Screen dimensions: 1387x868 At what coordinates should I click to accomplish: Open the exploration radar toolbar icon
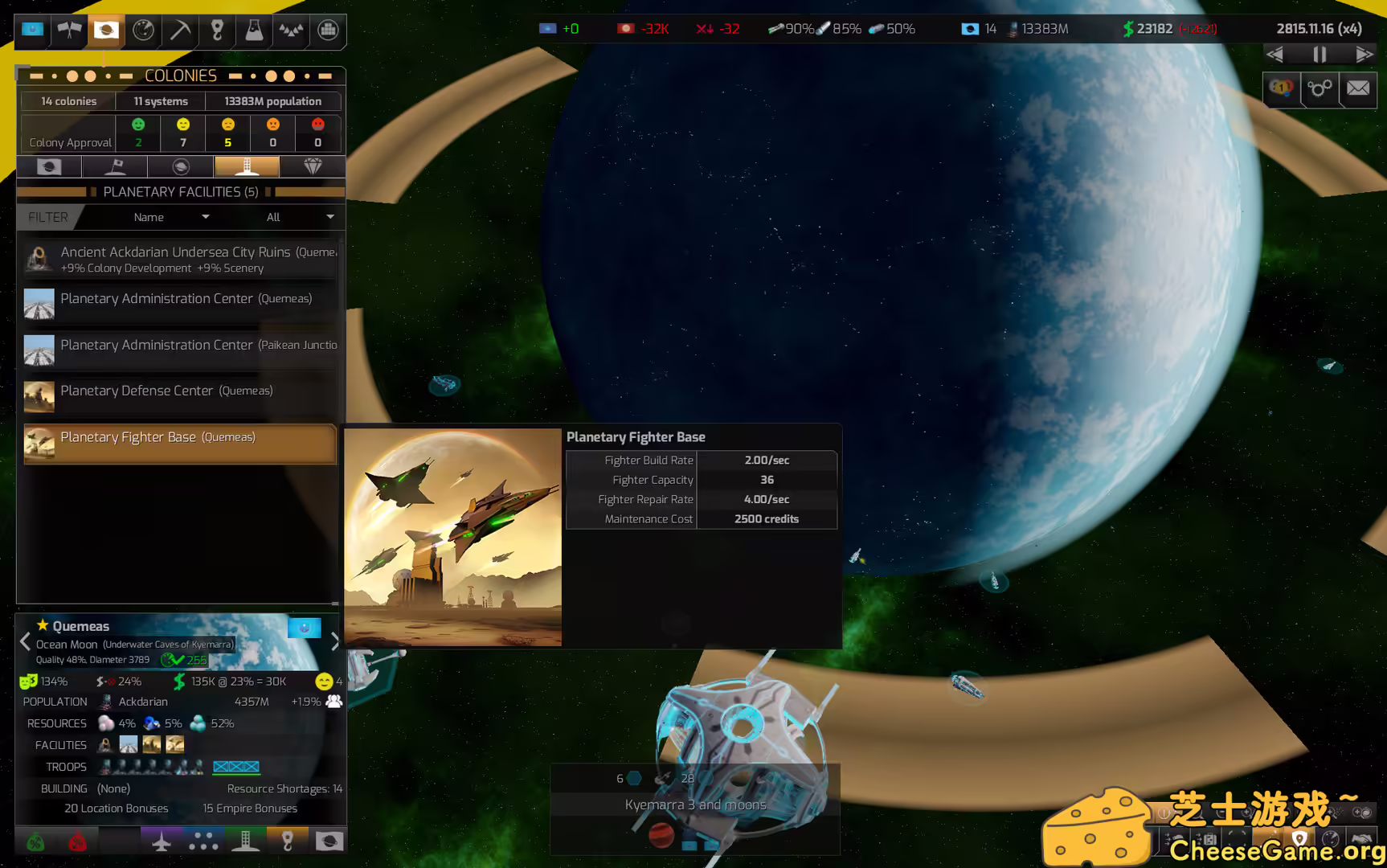[143, 31]
